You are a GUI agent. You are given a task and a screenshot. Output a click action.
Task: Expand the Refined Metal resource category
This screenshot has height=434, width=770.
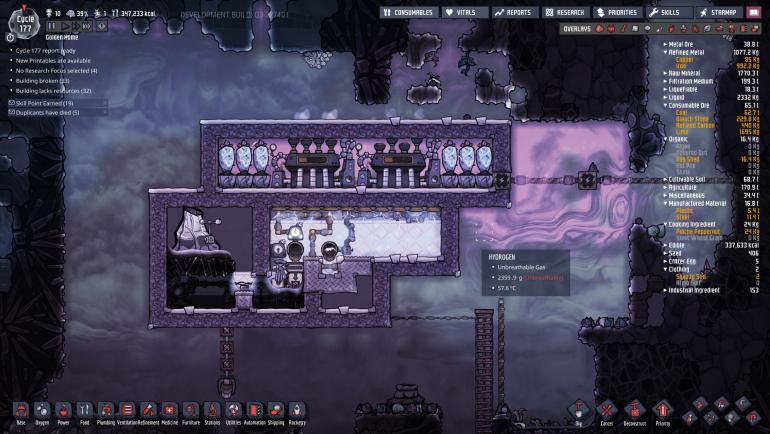click(x=700, y=50)
